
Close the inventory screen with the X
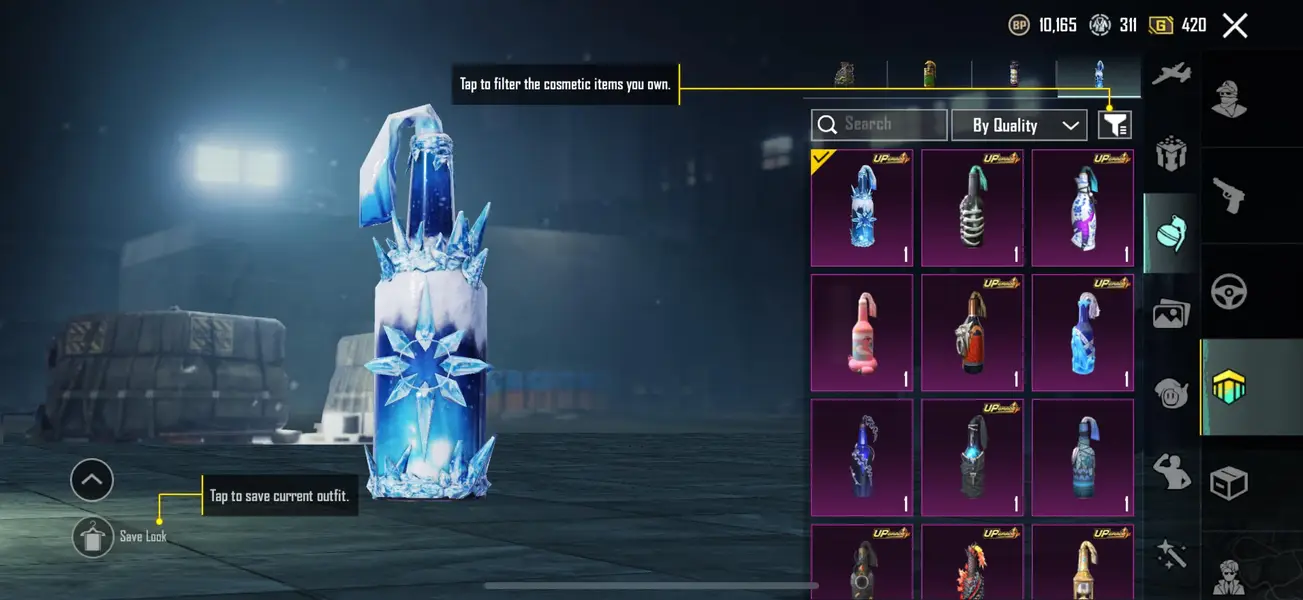click(1235, 26)
